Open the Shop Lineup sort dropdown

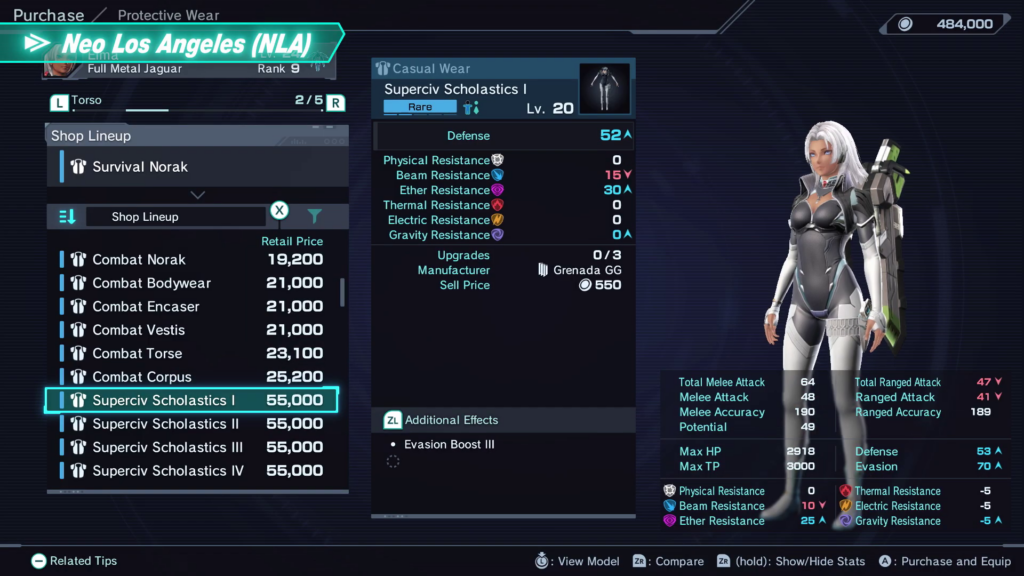click(175, 217)
